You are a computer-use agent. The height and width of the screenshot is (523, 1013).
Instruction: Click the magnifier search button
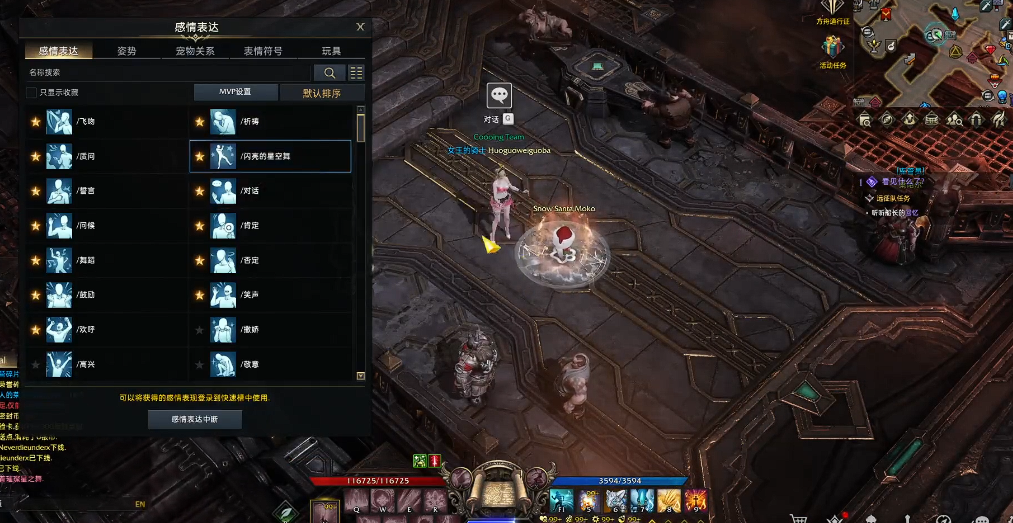point(328,73)
